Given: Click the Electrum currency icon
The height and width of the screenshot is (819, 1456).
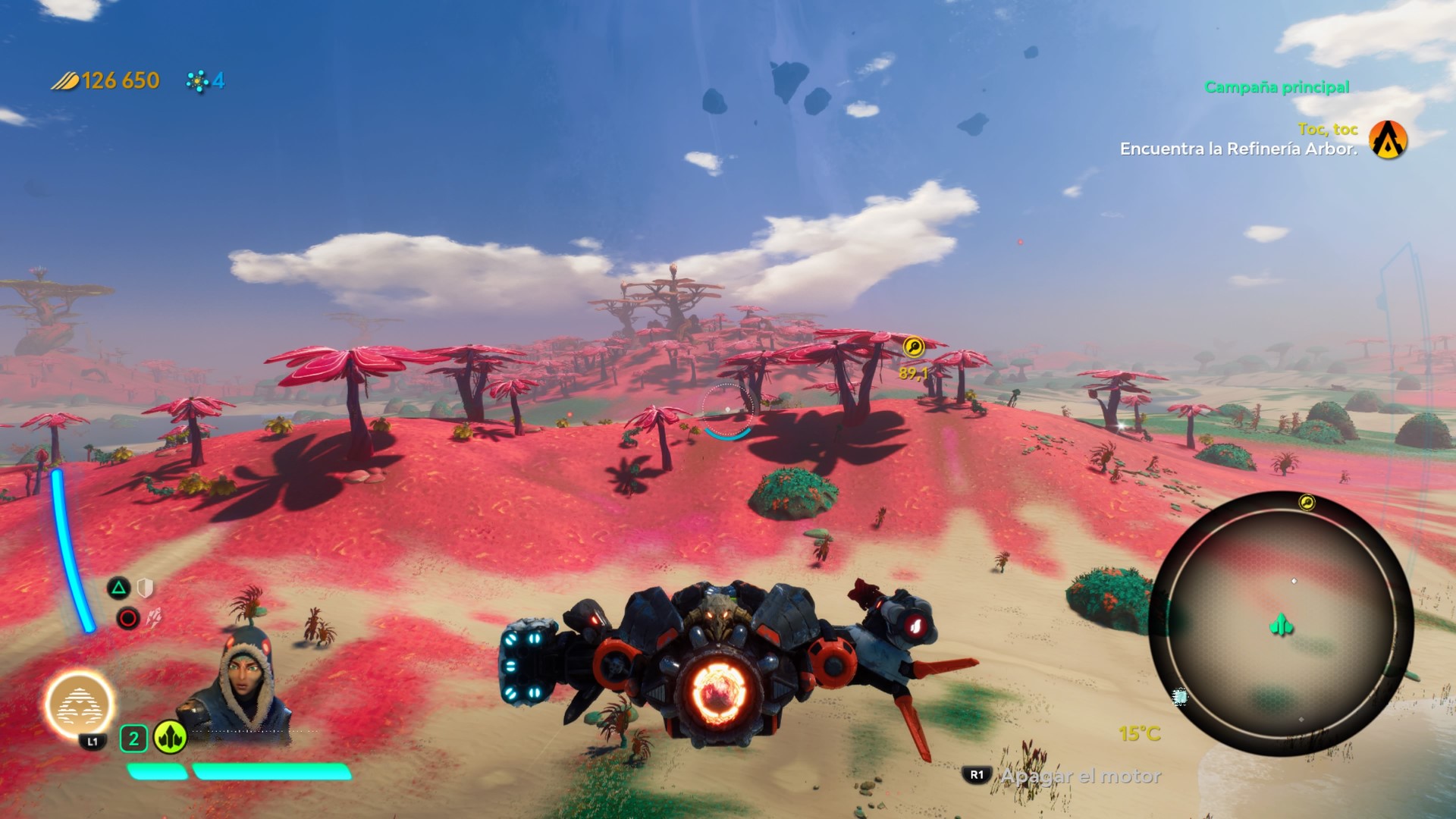Looking at the screenshot, I should [65, 80].
